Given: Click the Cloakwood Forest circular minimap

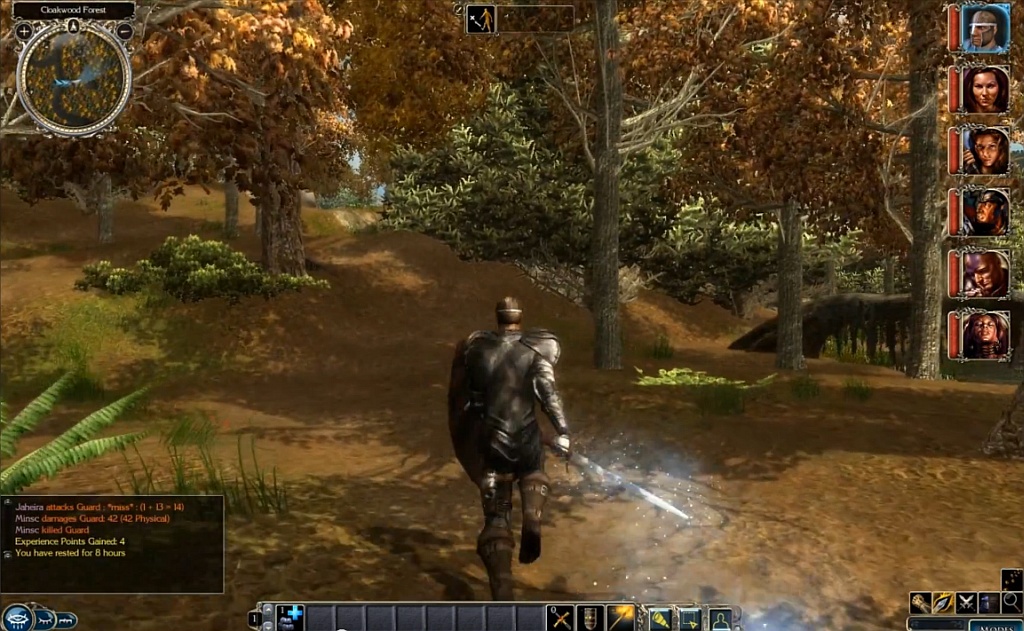Looking at the screenshot, I should (x=74, y=80).
